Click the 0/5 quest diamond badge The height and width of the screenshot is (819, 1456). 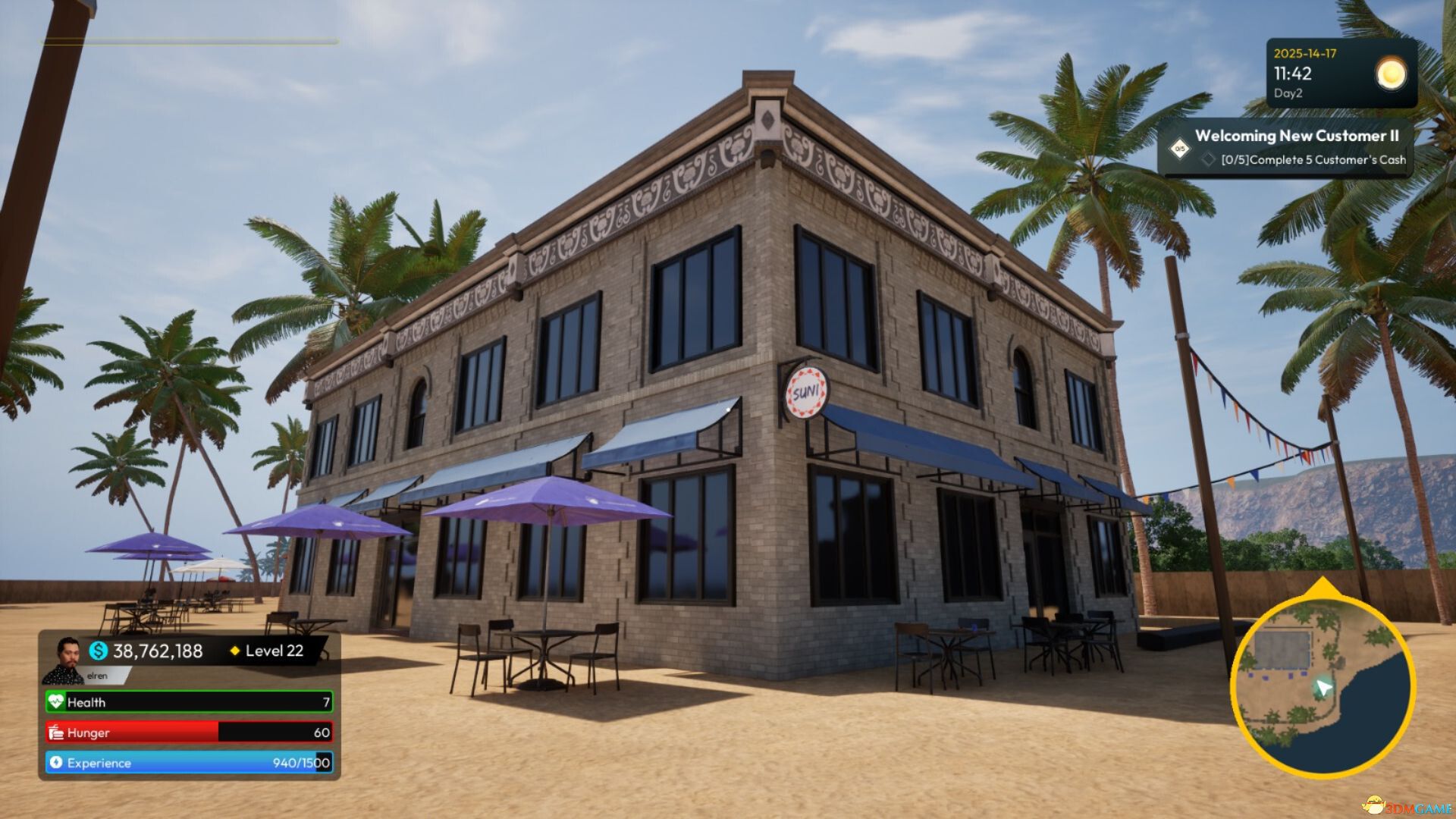click(x=1178, y=149)
